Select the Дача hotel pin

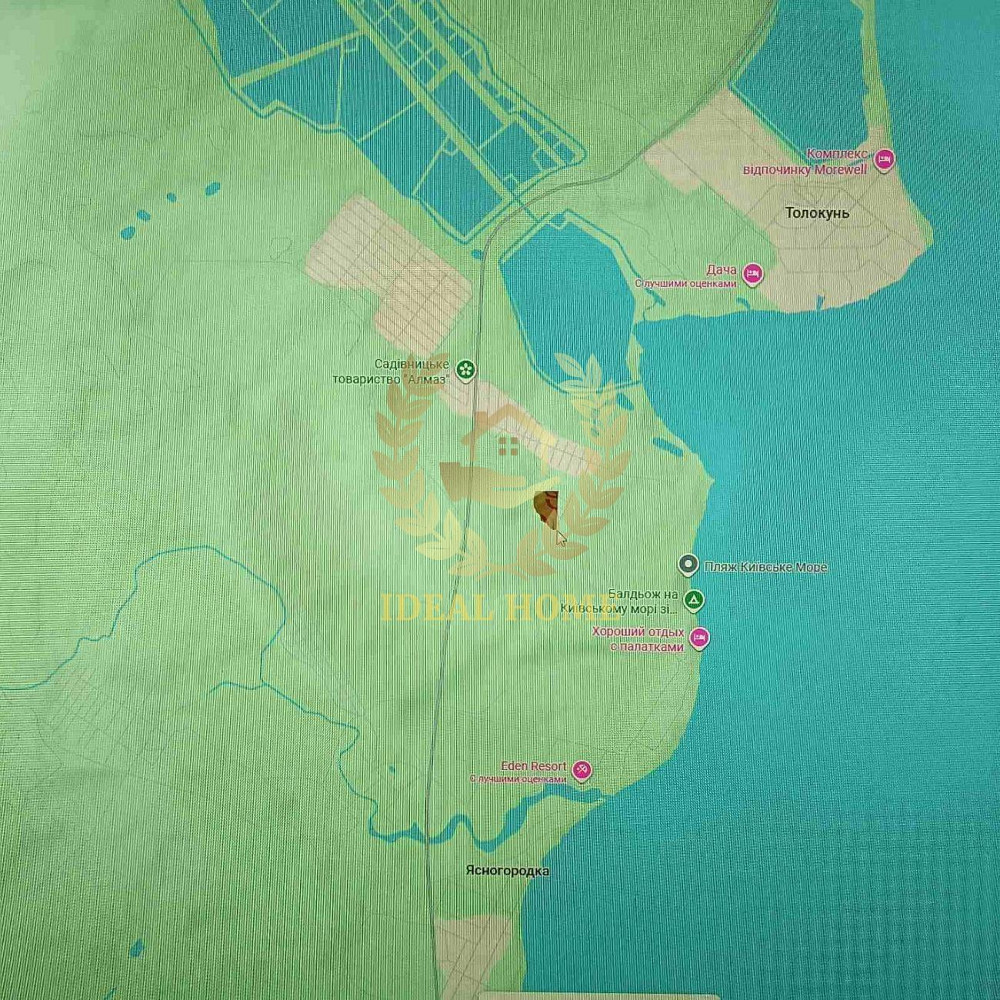pyautogui.click(x=753, y=273)
